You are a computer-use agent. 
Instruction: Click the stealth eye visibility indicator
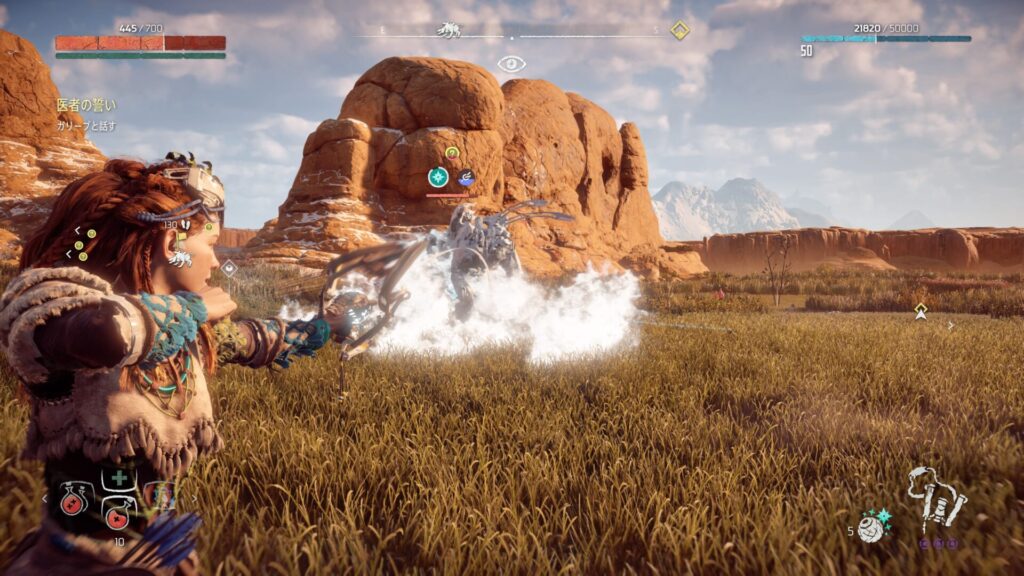coord(511,64)
